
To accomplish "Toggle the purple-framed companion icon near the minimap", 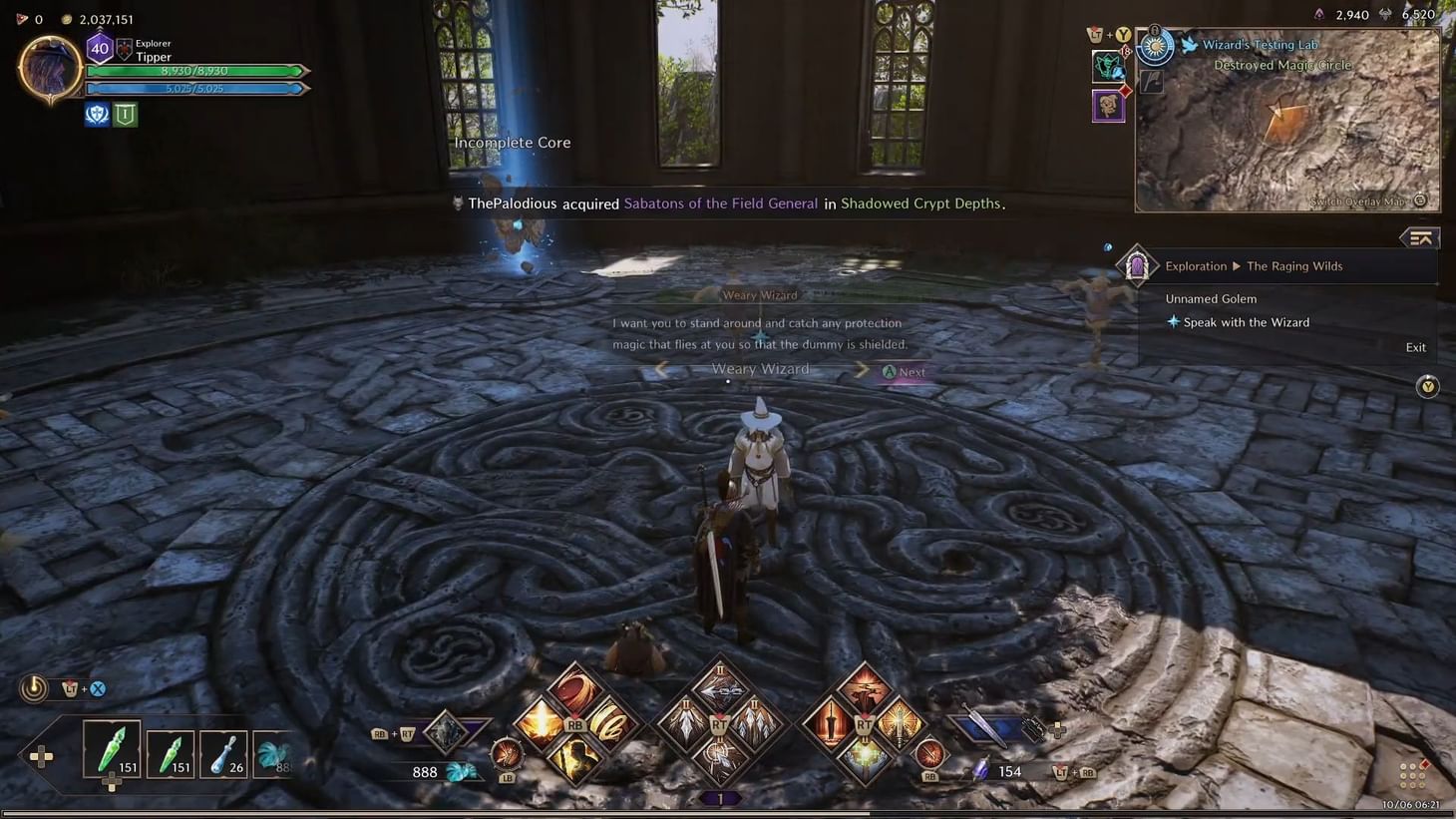I will [1107, 105].
